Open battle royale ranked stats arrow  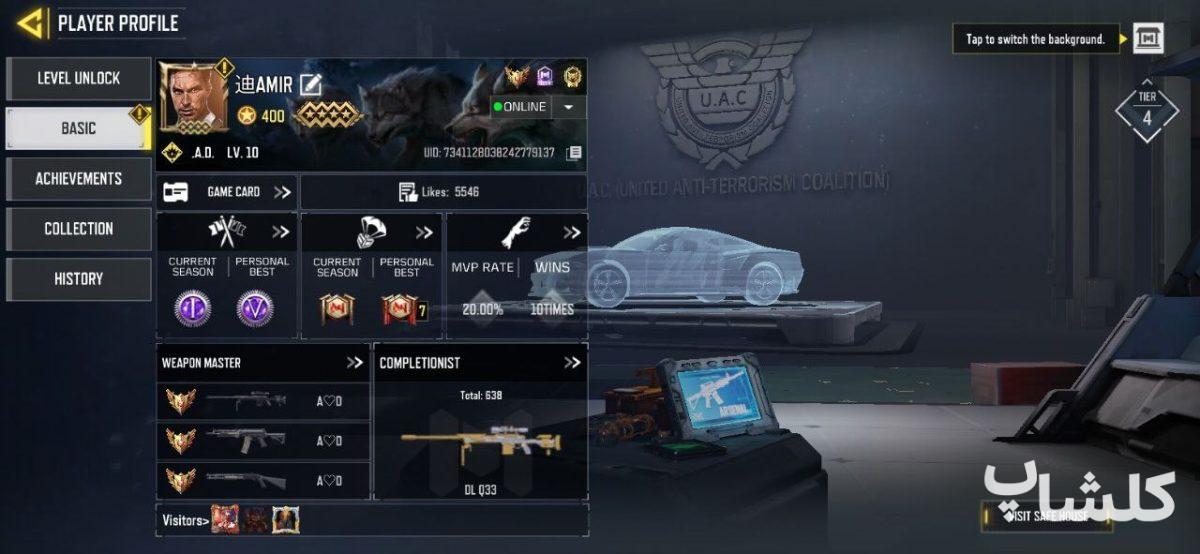click(x=425, y=232)
